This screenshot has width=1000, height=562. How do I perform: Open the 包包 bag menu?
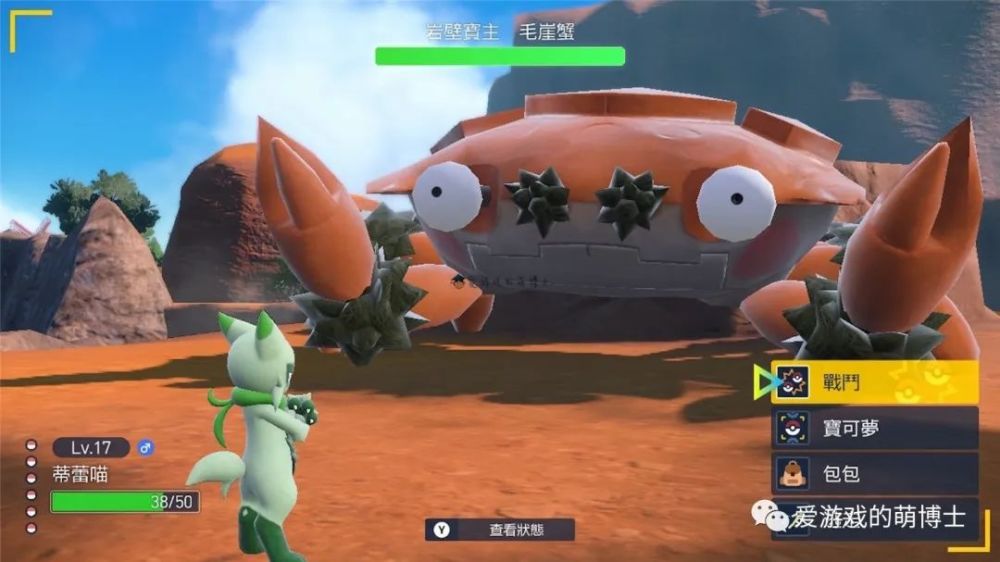[x=873, y=473]
